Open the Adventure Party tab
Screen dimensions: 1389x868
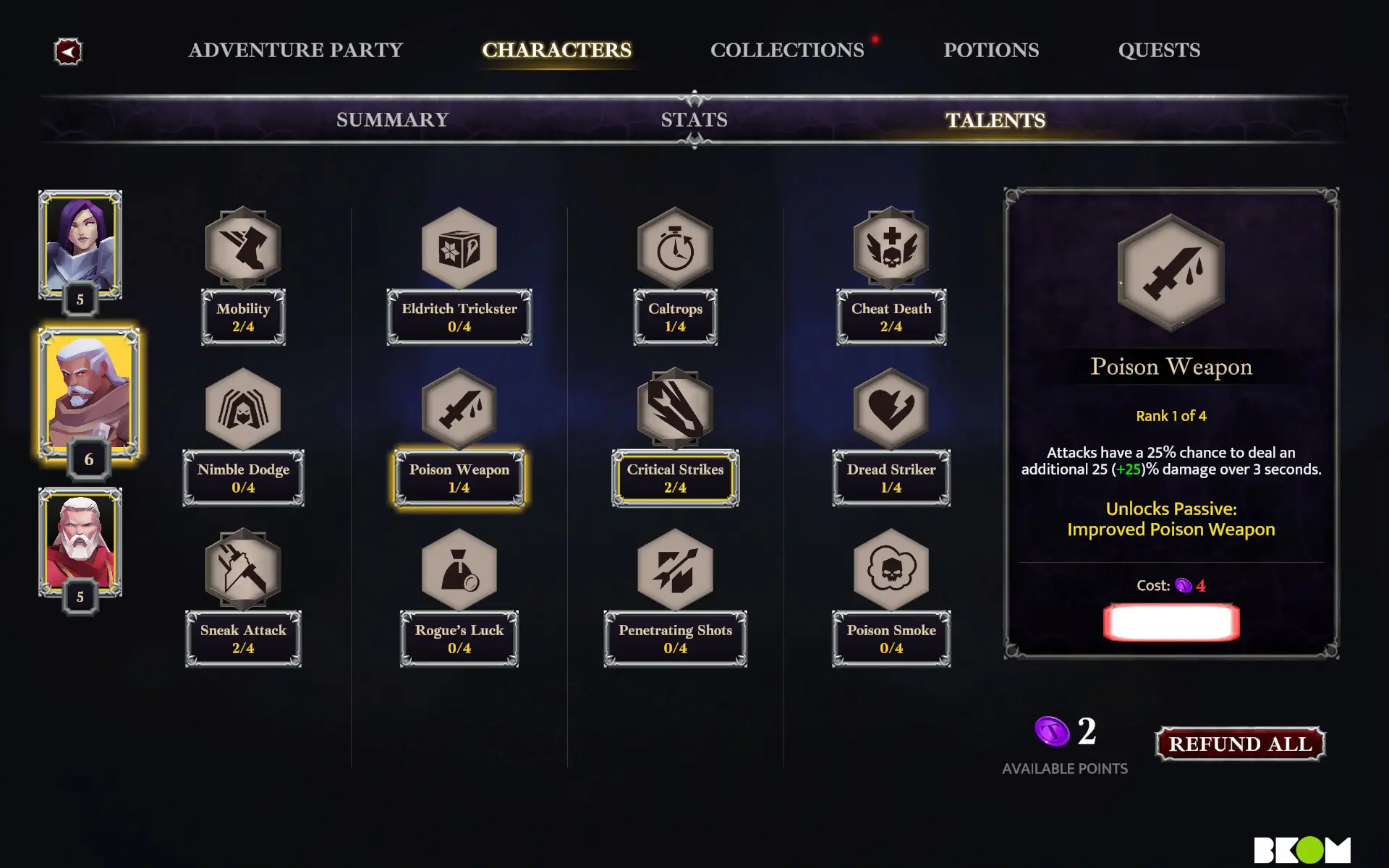click(295, 50)
